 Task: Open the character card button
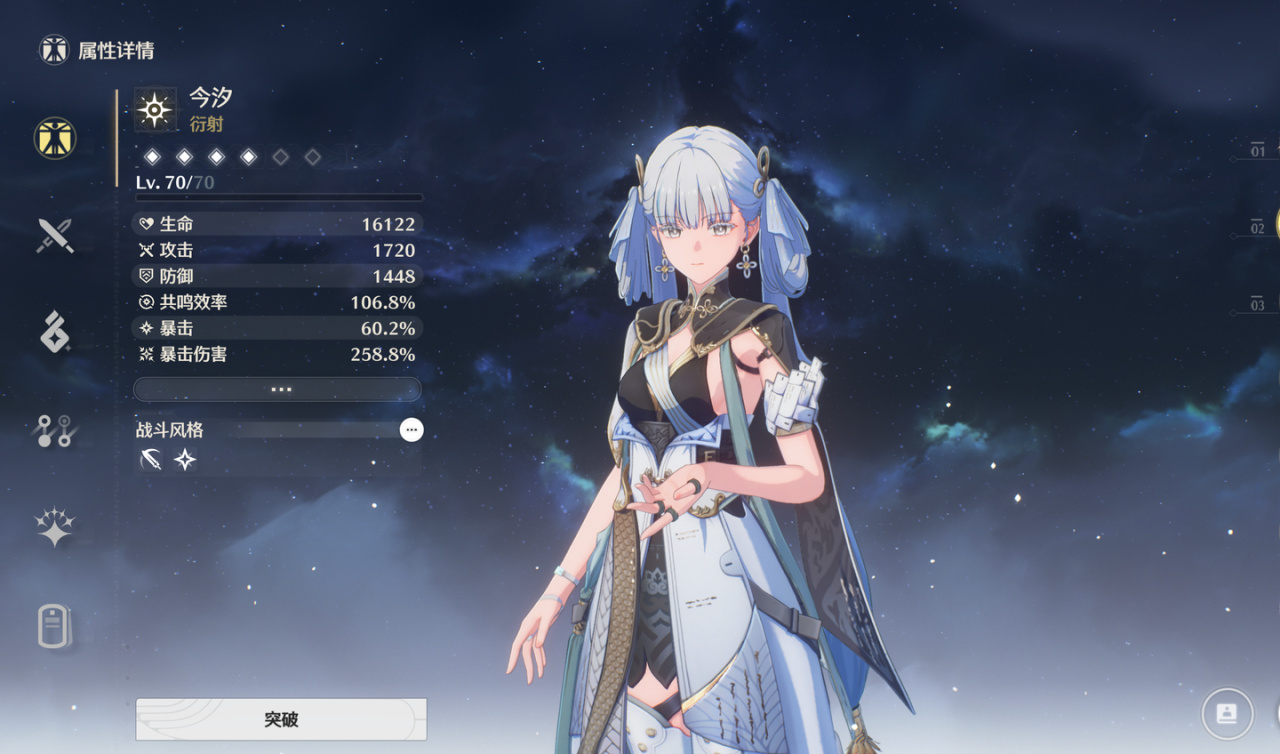coord(1227,713)
